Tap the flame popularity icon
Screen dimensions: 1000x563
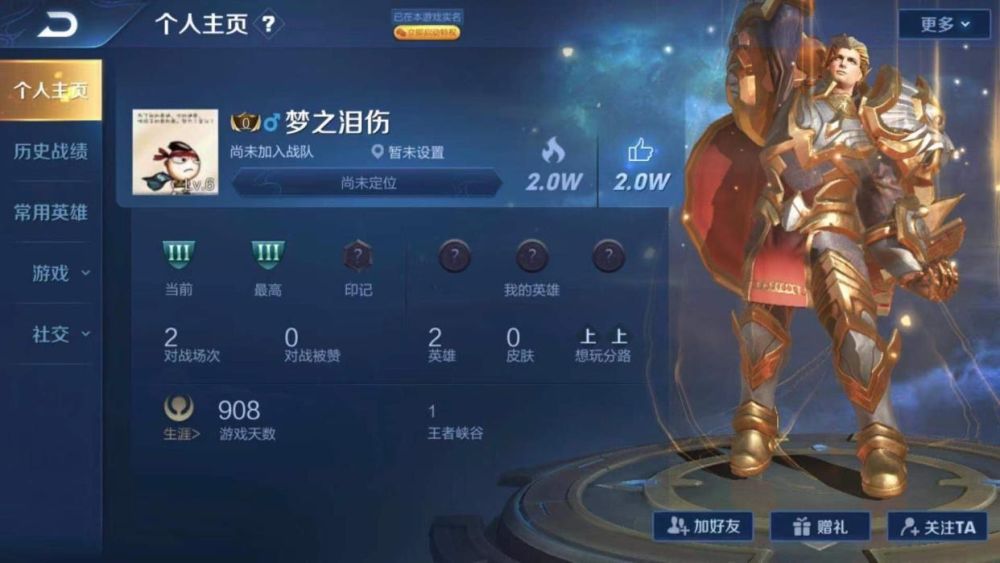[553, 151]
